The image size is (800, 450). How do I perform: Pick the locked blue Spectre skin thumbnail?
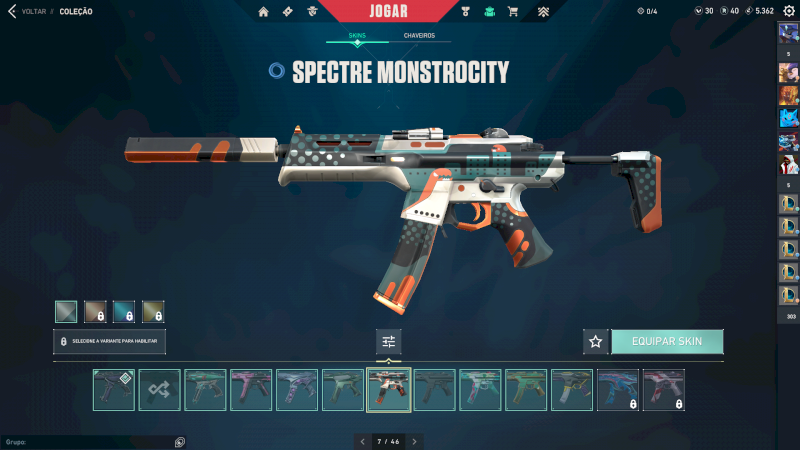(618, 390)
